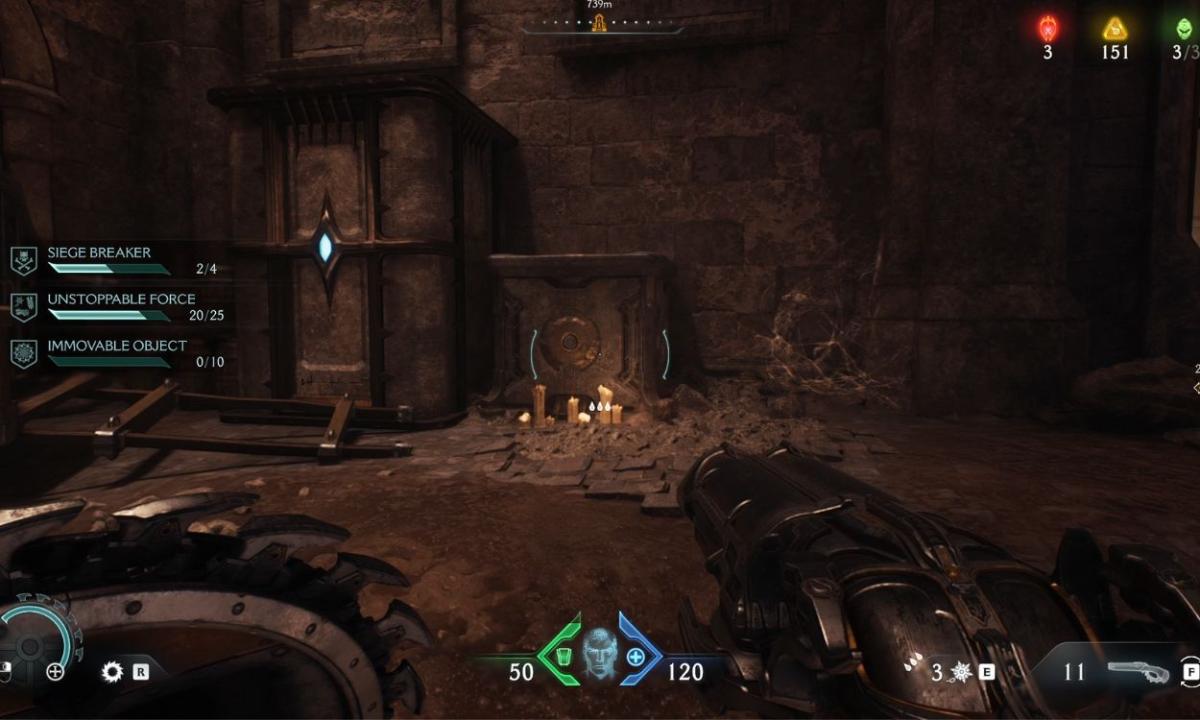The image size is (1200, 720).
Task: Open the Unstoppable Force challenge entry
Action: click(120, 300)
